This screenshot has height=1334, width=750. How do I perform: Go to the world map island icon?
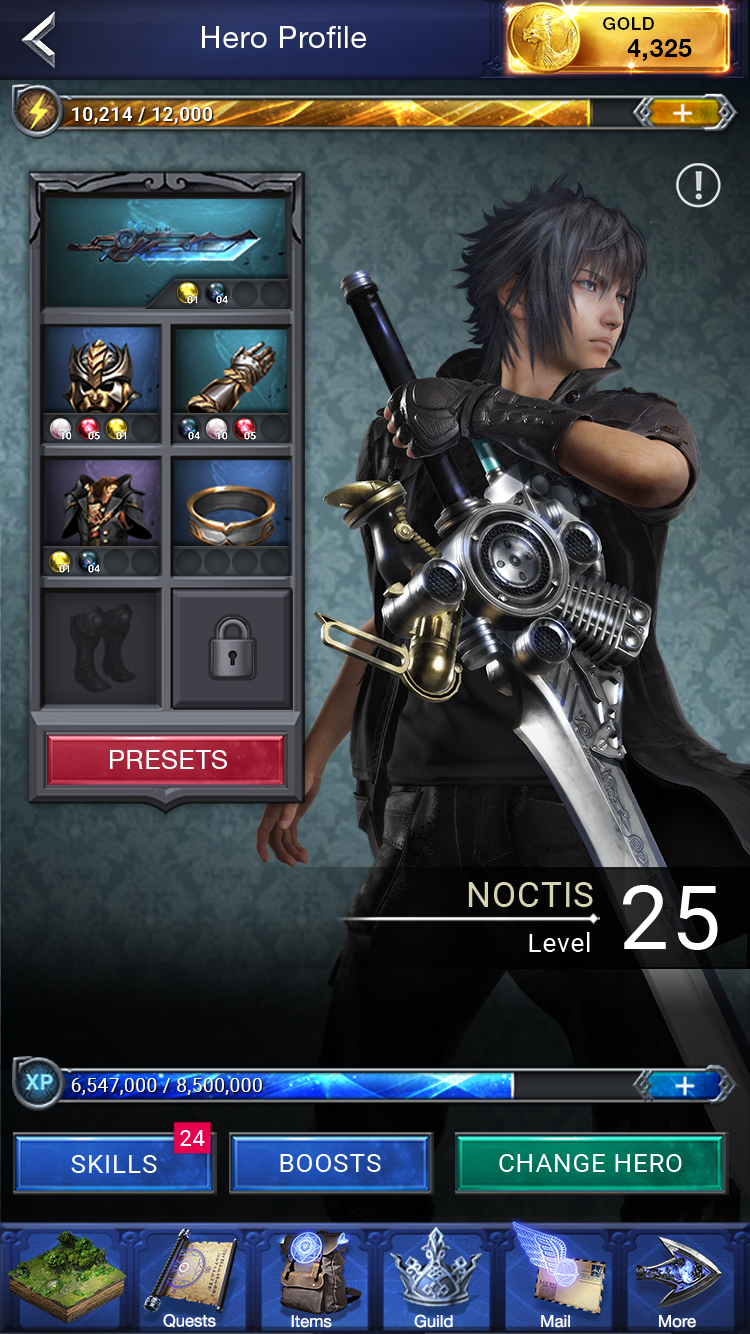pyautogui.click(x=66, y=1280)
